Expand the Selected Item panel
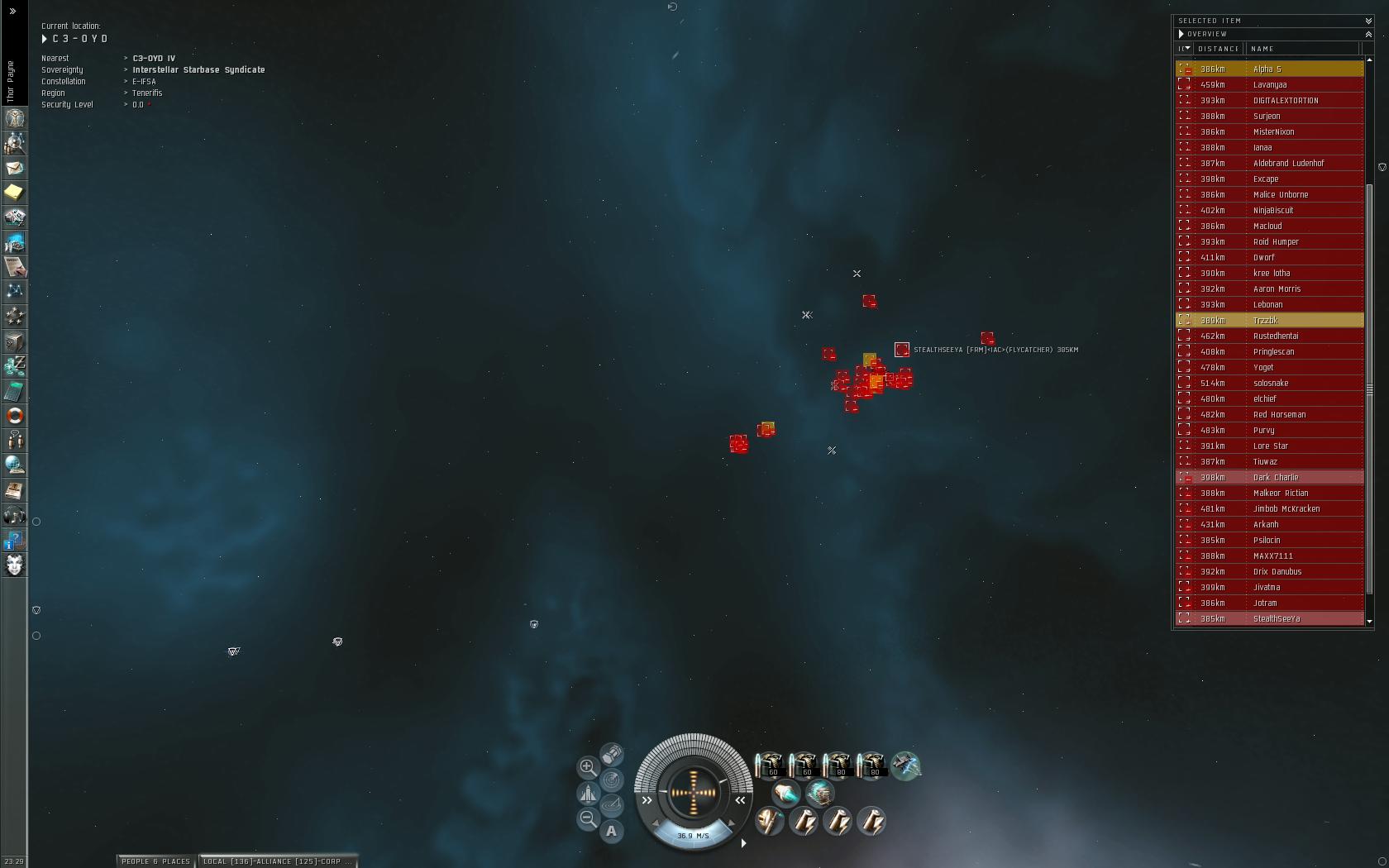This screenshot has width=1389, height=868. click(x=1368, y=21)
